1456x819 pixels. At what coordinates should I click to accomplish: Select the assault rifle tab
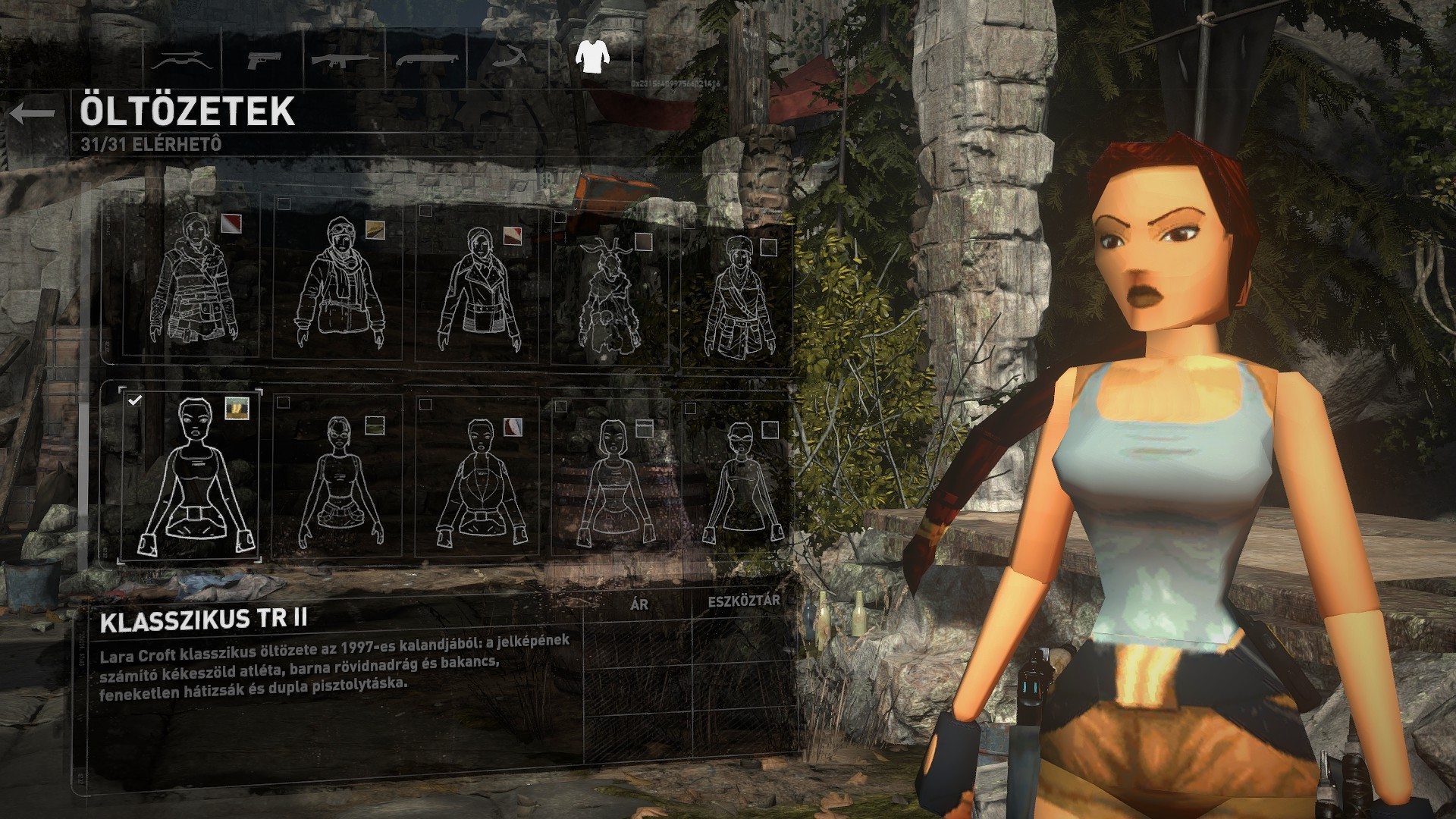pos(345,59)
